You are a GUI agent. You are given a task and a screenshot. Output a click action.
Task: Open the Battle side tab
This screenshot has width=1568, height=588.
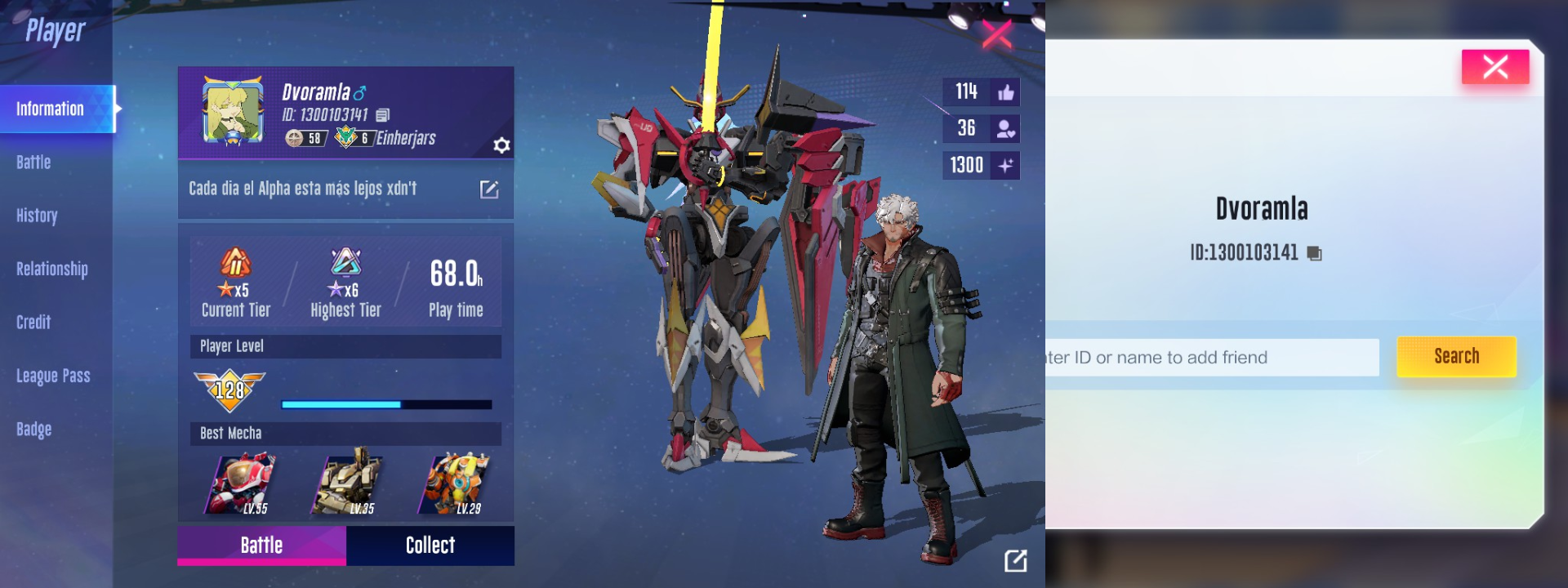click(x=33, y=163)
